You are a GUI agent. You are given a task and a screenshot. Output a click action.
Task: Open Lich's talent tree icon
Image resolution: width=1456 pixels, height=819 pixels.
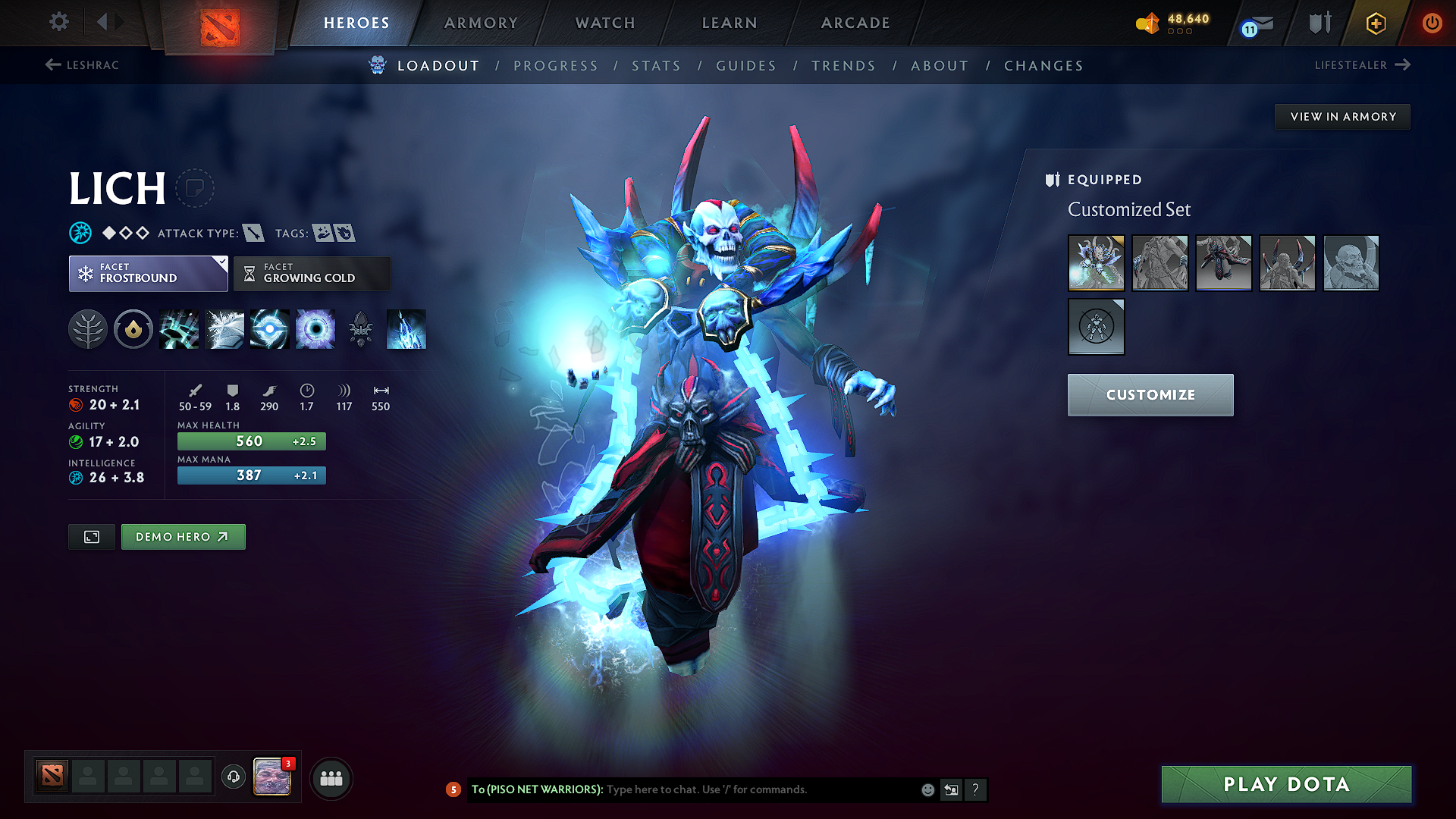coord(88,329)
